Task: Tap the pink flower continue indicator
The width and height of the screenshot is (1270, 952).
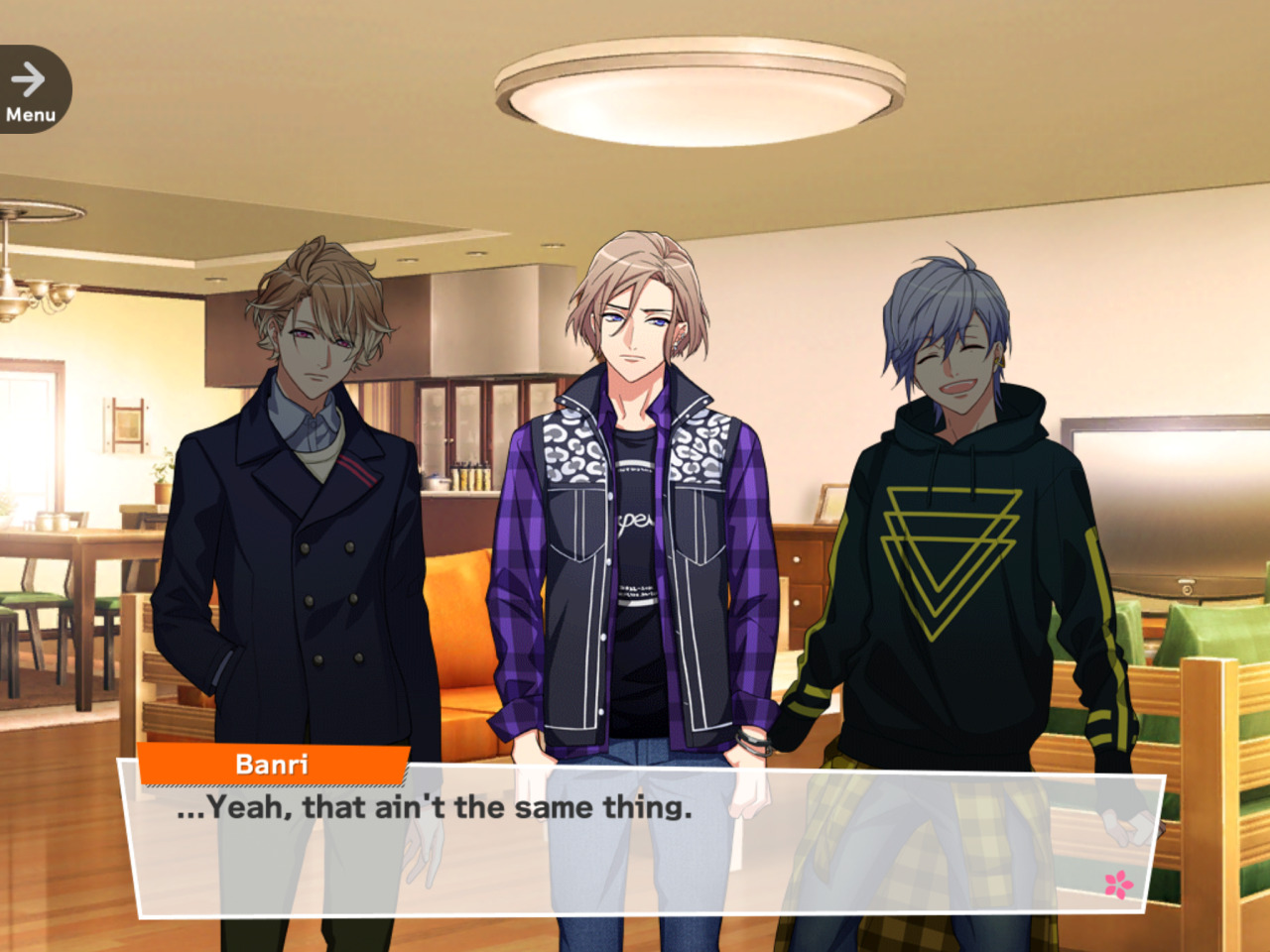Action: point(1118,884)
